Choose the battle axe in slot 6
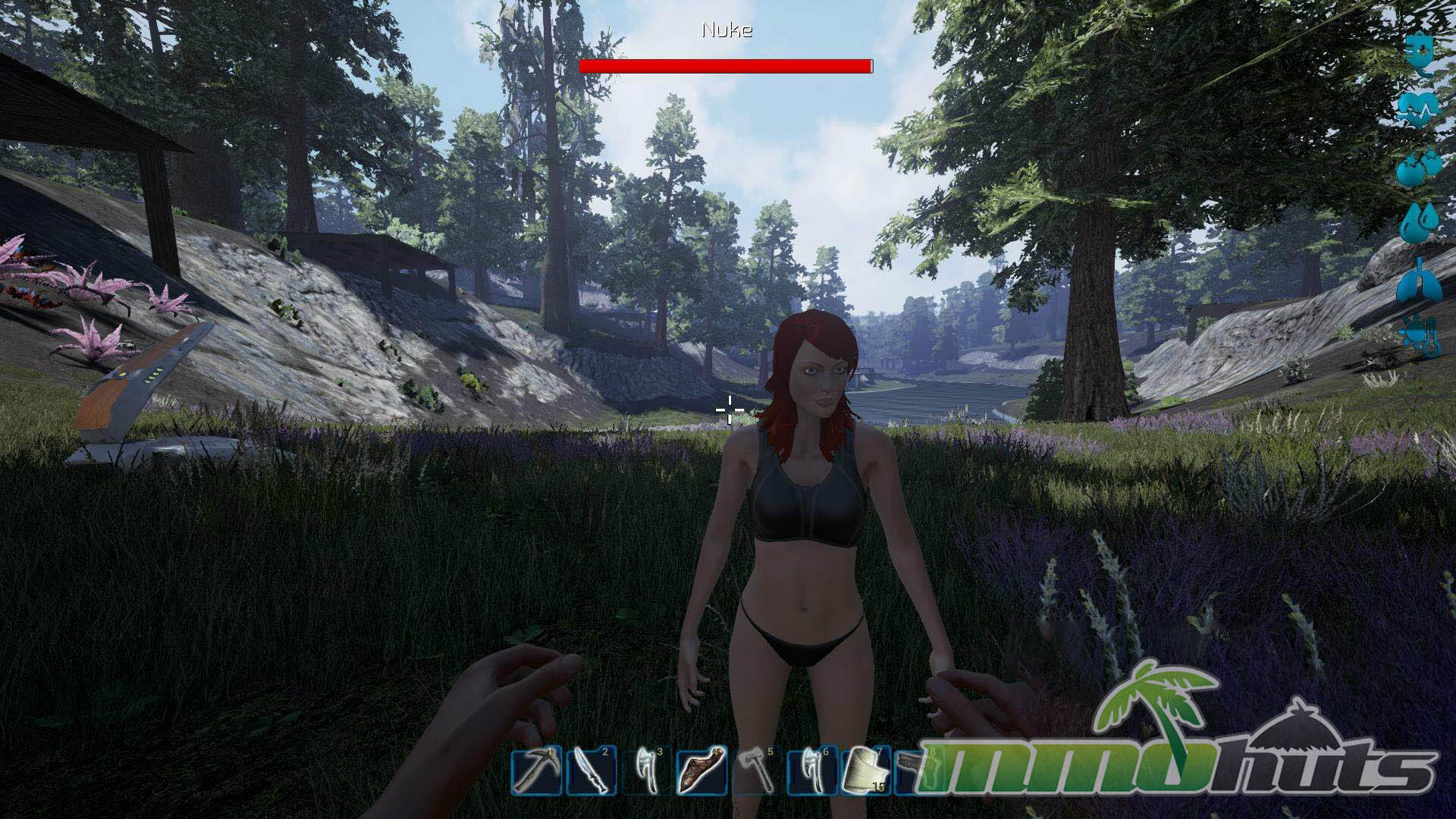 tap(812, 771)
